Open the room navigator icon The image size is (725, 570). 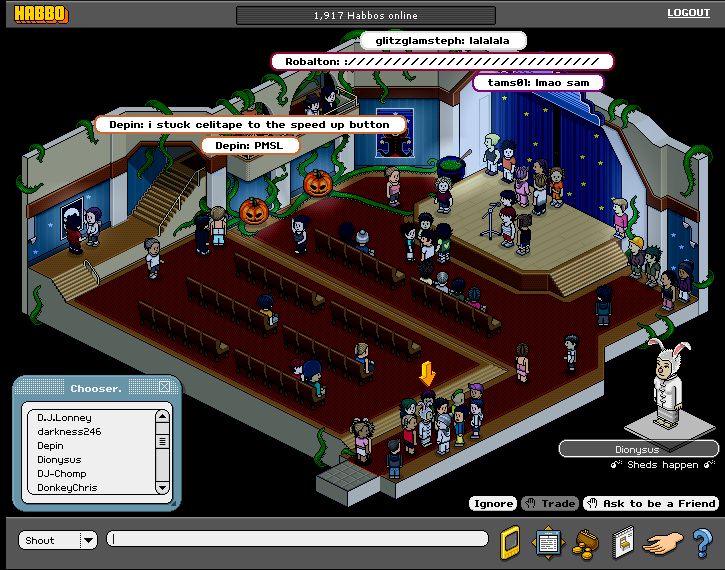coord(548,541)
